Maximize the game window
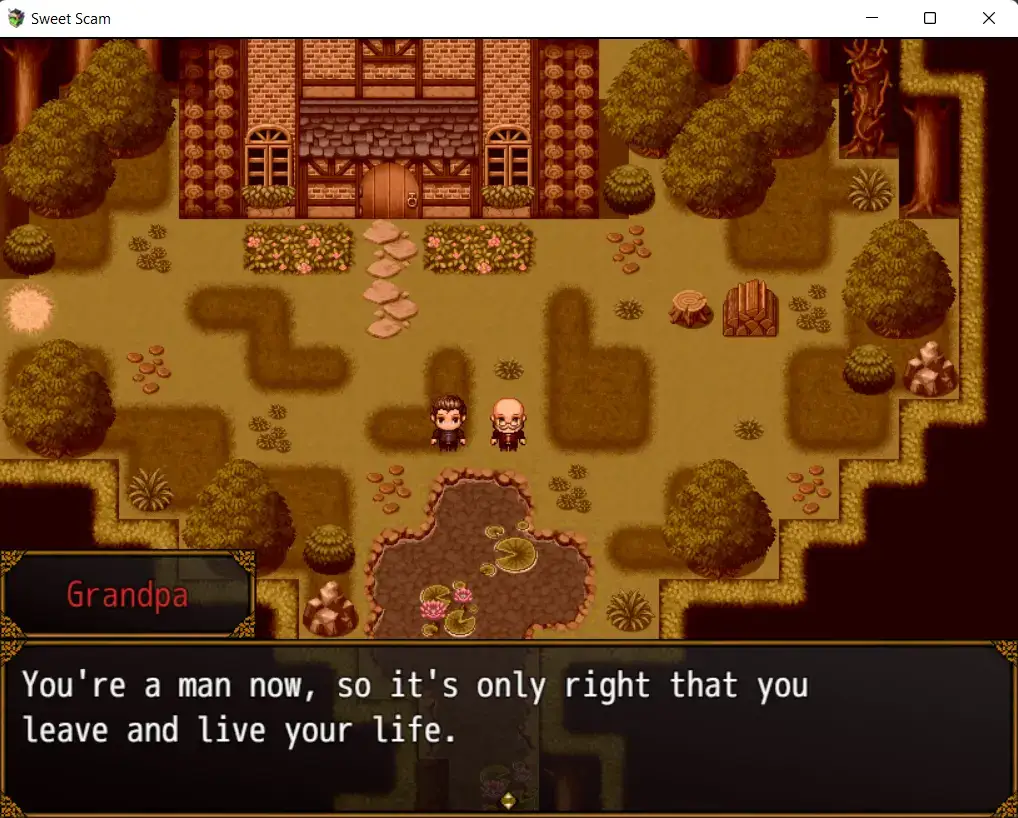1018x818 pixels. point(930,18)
